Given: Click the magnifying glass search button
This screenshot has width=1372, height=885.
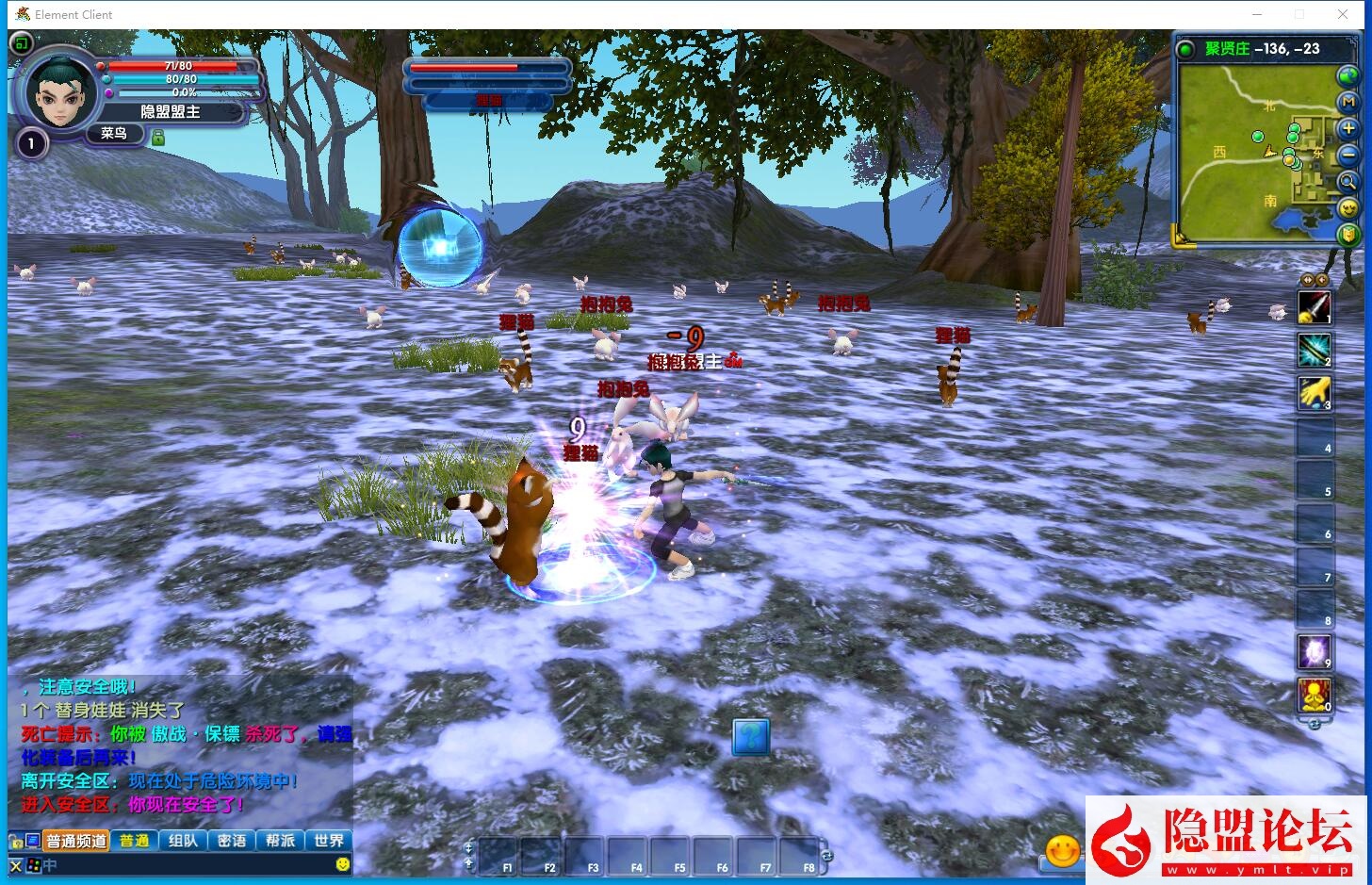Looking at the screenshot, I should [x=1348, y=182].
